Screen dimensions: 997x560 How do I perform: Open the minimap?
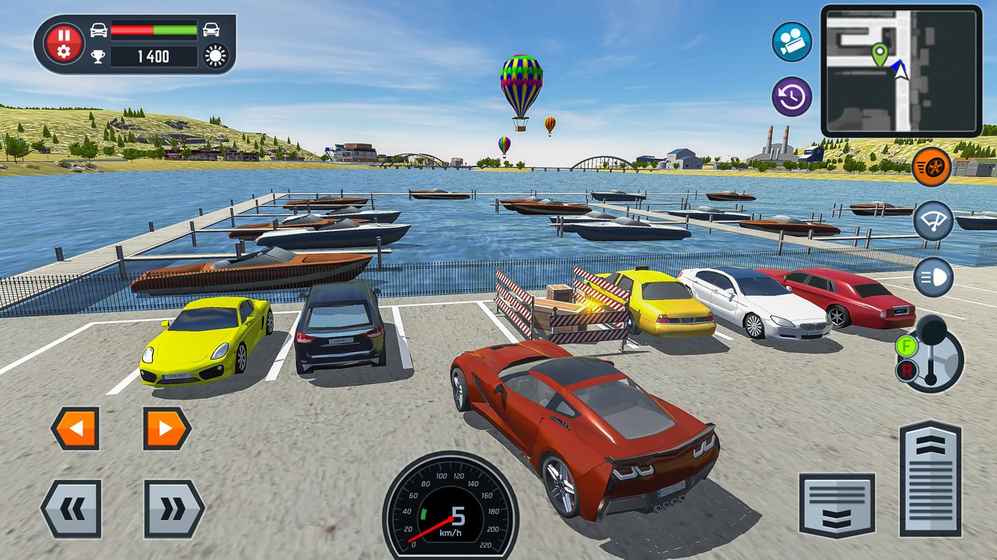coord(901,70)
